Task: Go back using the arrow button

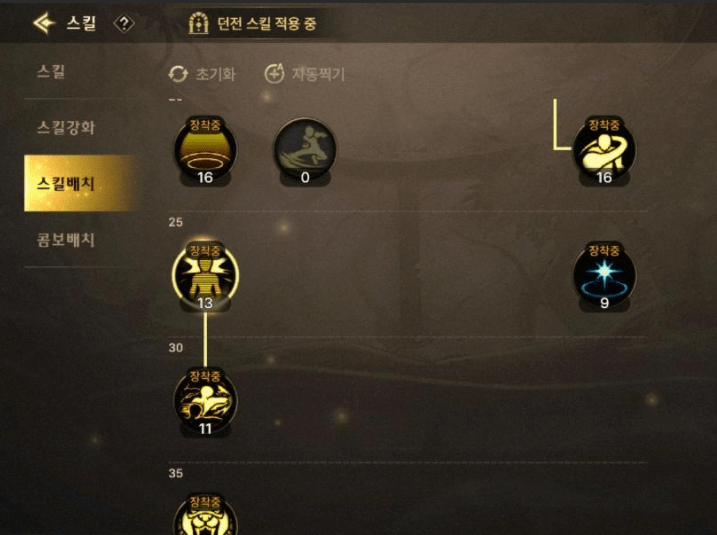Action: (x=43, y=22)
